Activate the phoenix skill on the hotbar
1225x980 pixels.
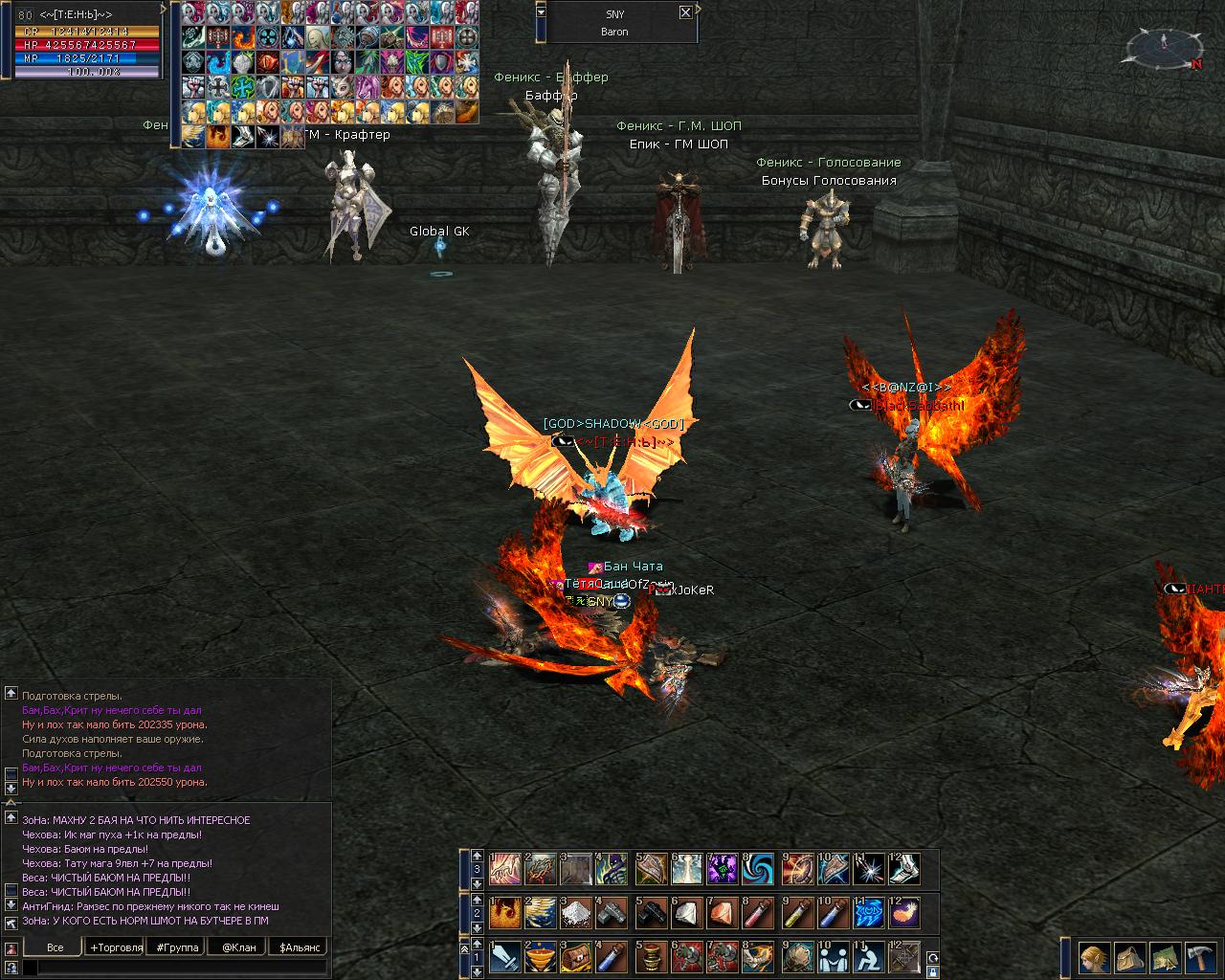click(505, 913)
